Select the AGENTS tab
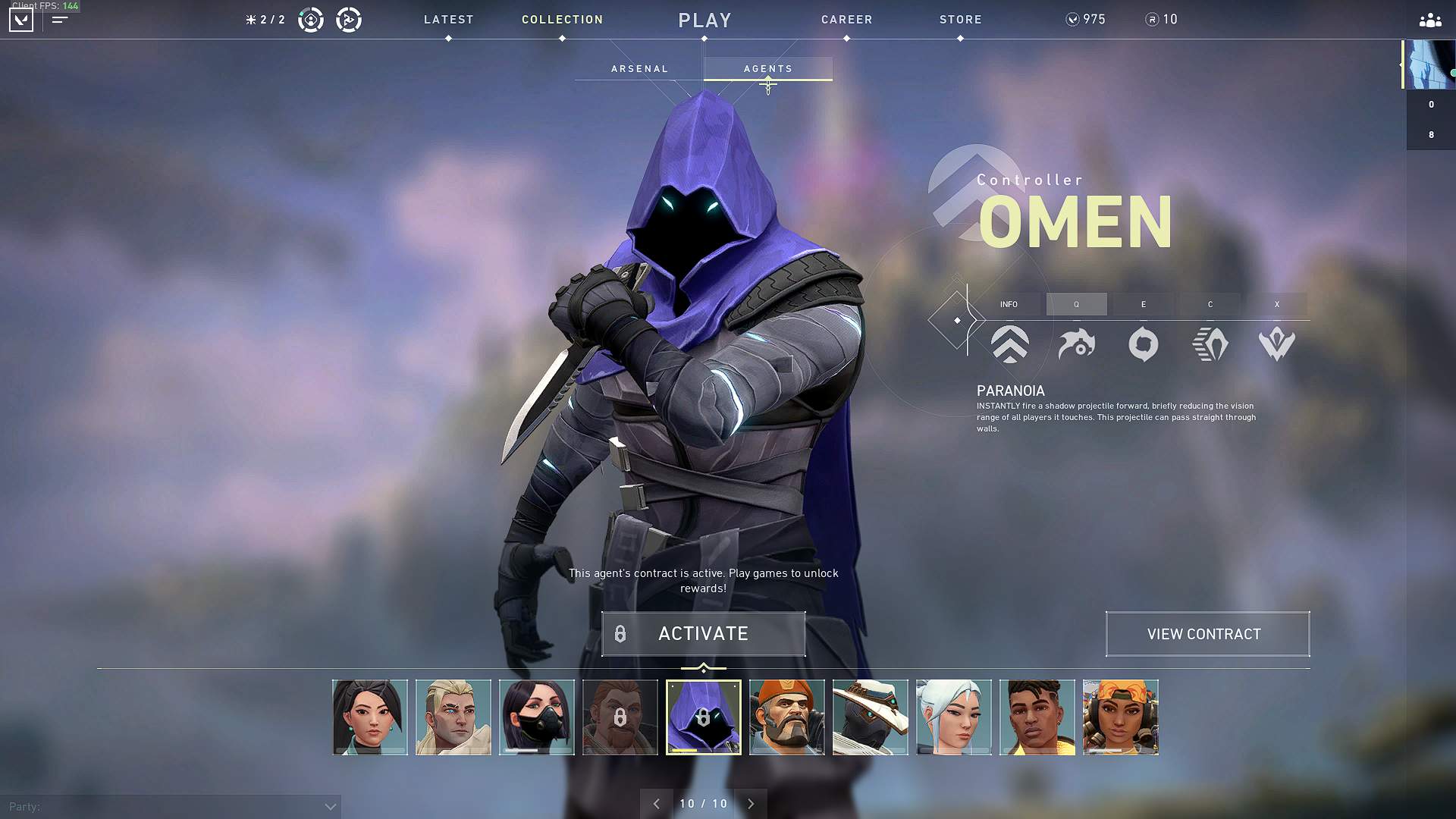 [x=767, y=69]
